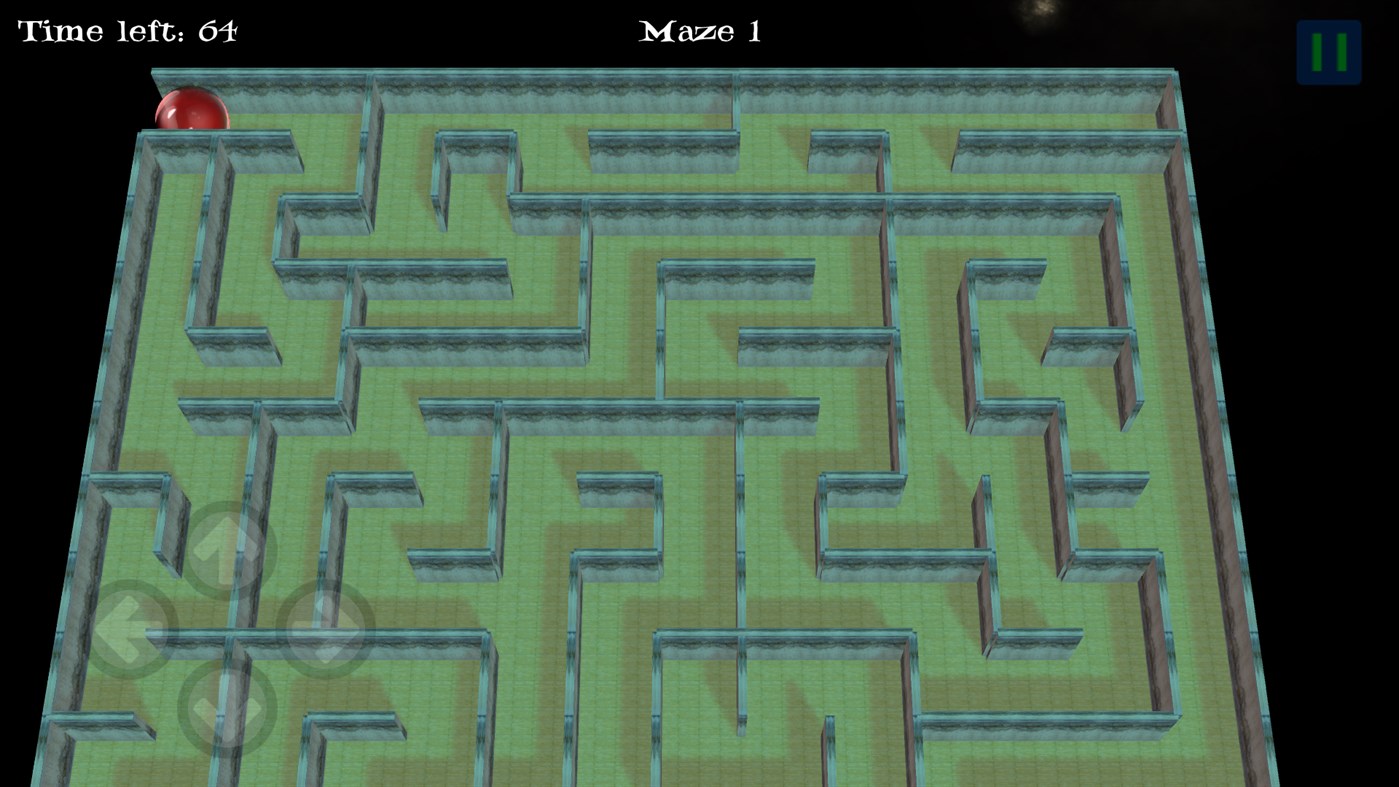The image size is (1399, 787).
Task: Click the 'Time left: 64' counter
Action: [126, 30]
